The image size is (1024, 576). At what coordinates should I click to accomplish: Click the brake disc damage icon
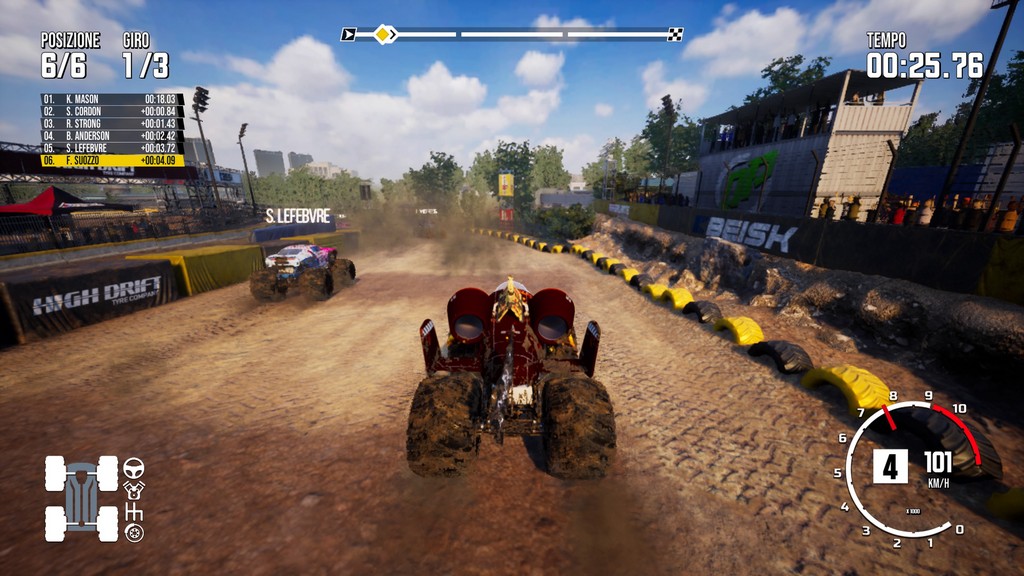(x=133, y=533)
